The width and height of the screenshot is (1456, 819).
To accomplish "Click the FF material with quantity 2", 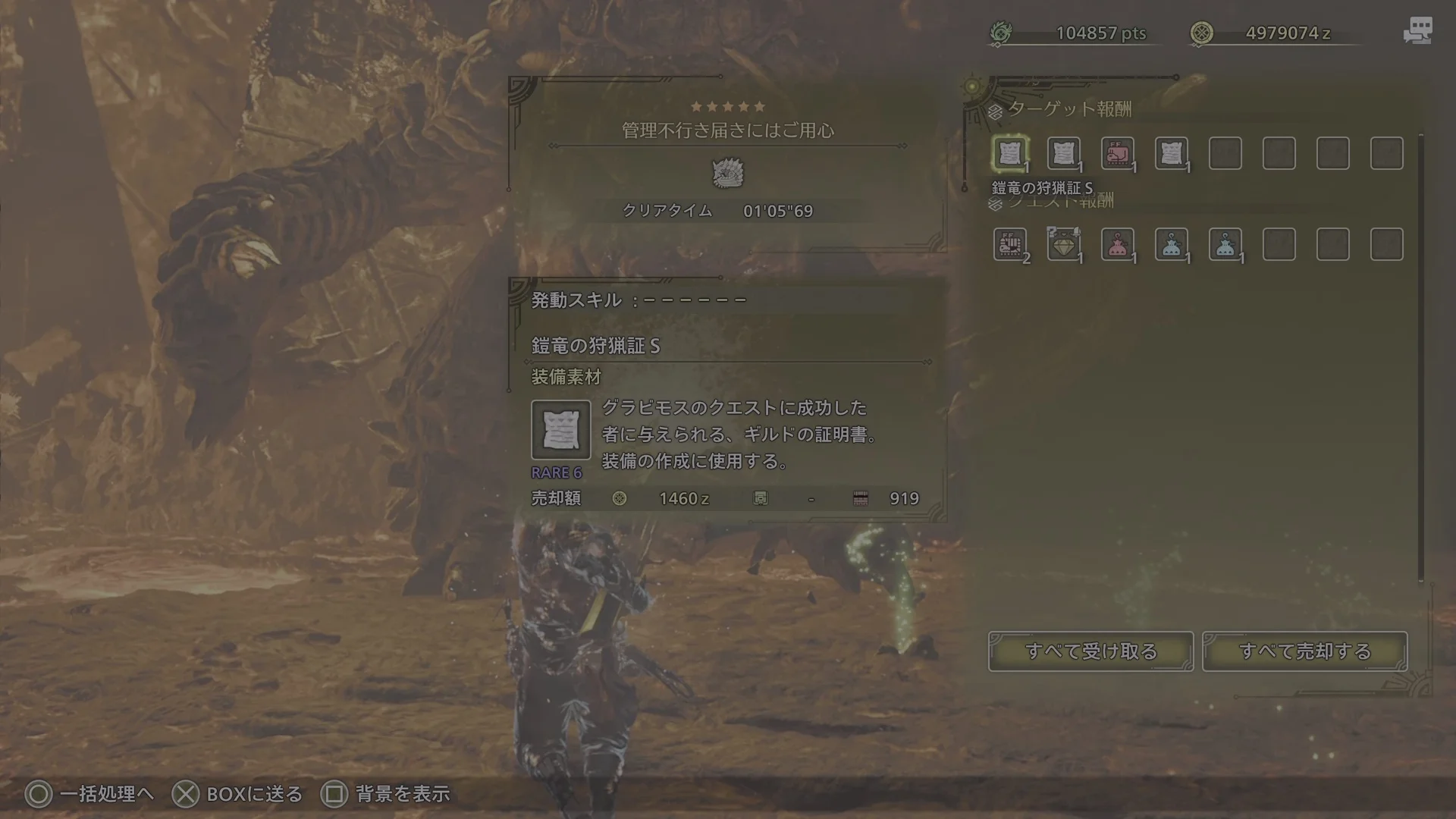I will coord(1011,244).
